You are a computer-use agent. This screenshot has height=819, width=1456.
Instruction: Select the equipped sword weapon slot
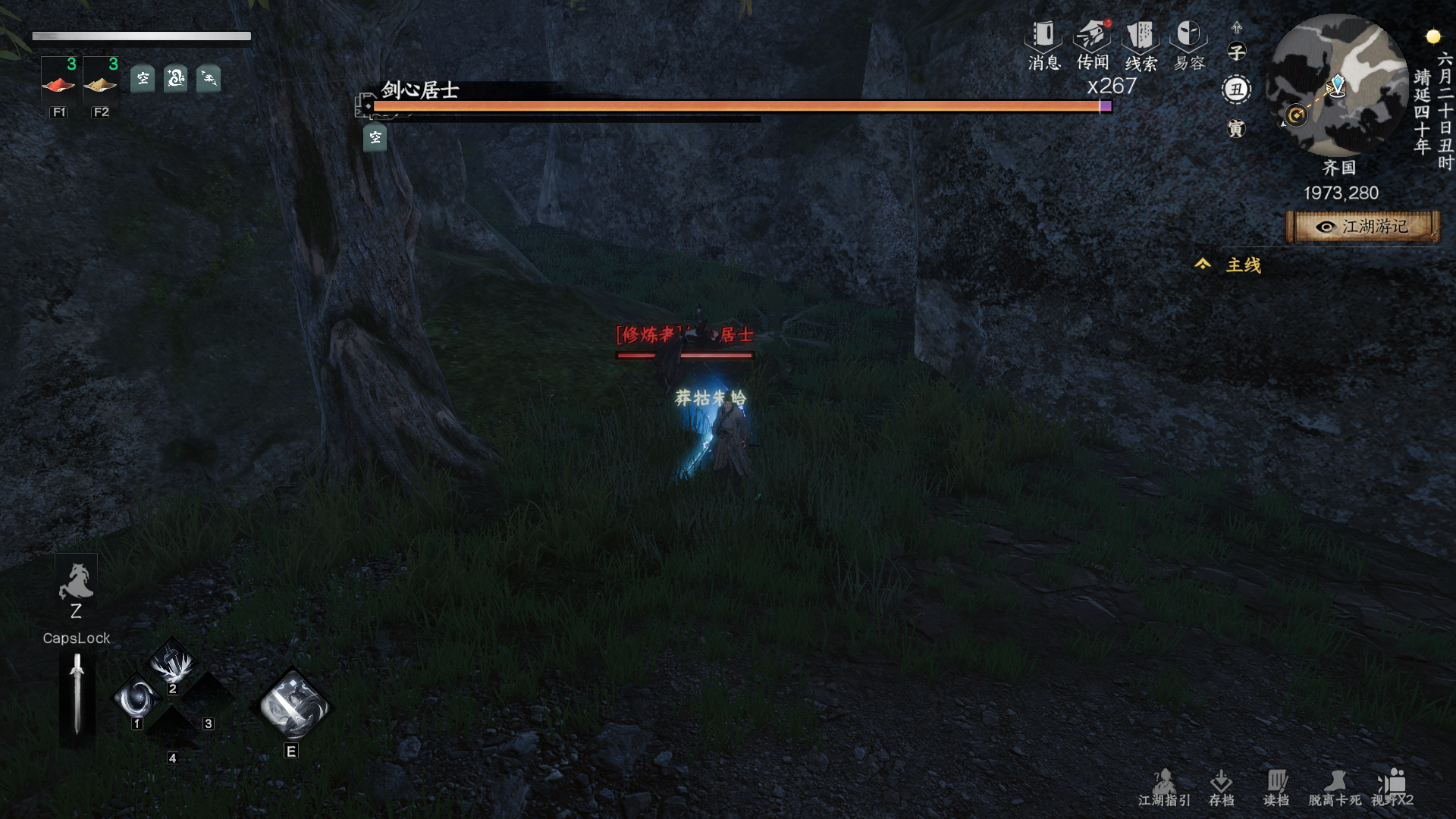(x=77, y=694)
